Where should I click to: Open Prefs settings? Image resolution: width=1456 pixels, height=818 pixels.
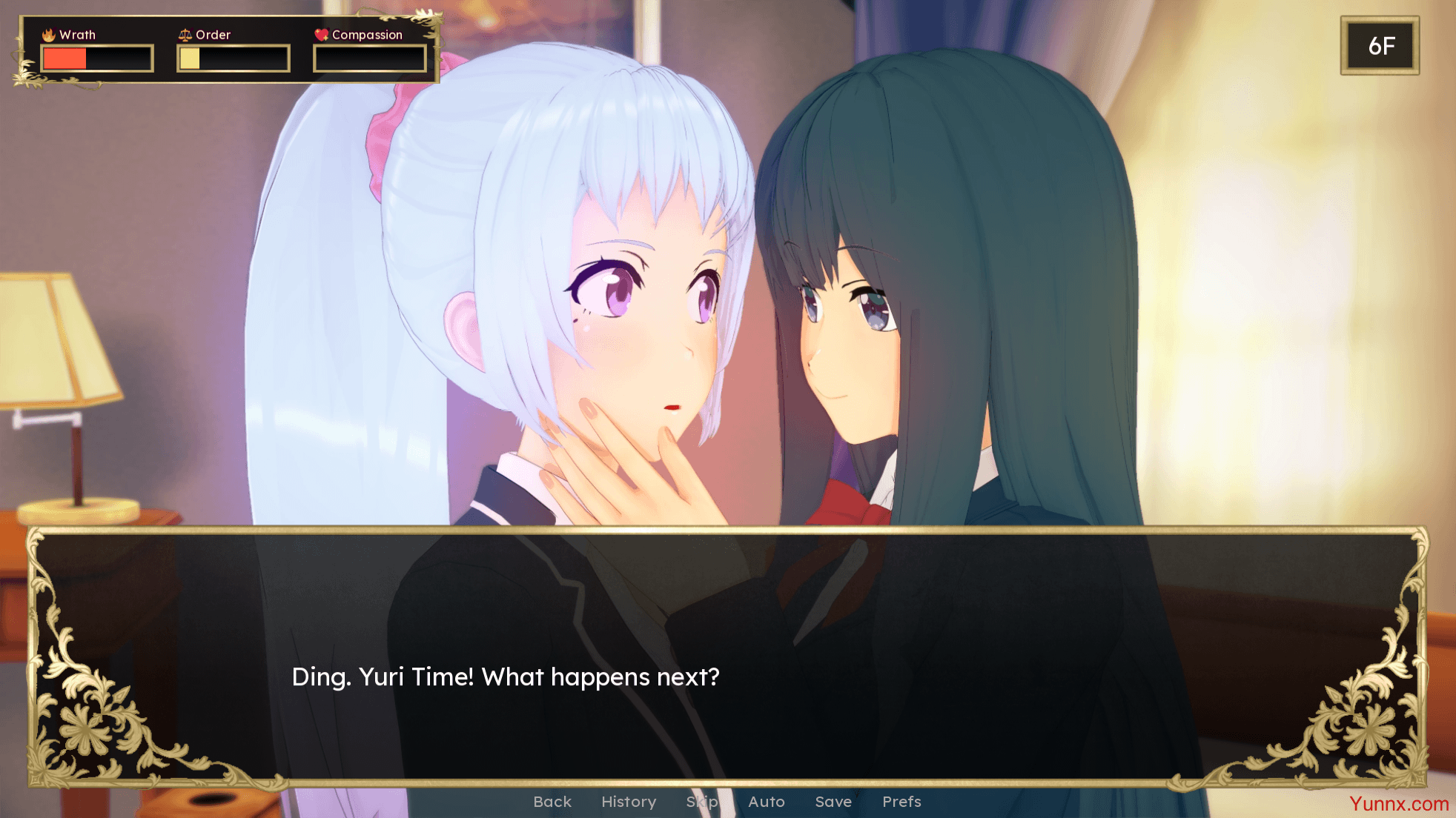point(901,802)
